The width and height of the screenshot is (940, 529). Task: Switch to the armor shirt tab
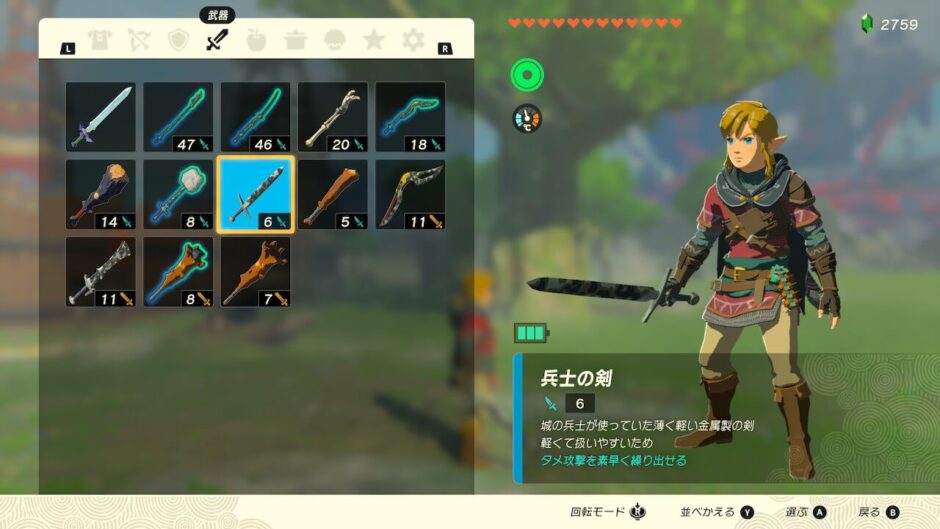pos(100,41)
